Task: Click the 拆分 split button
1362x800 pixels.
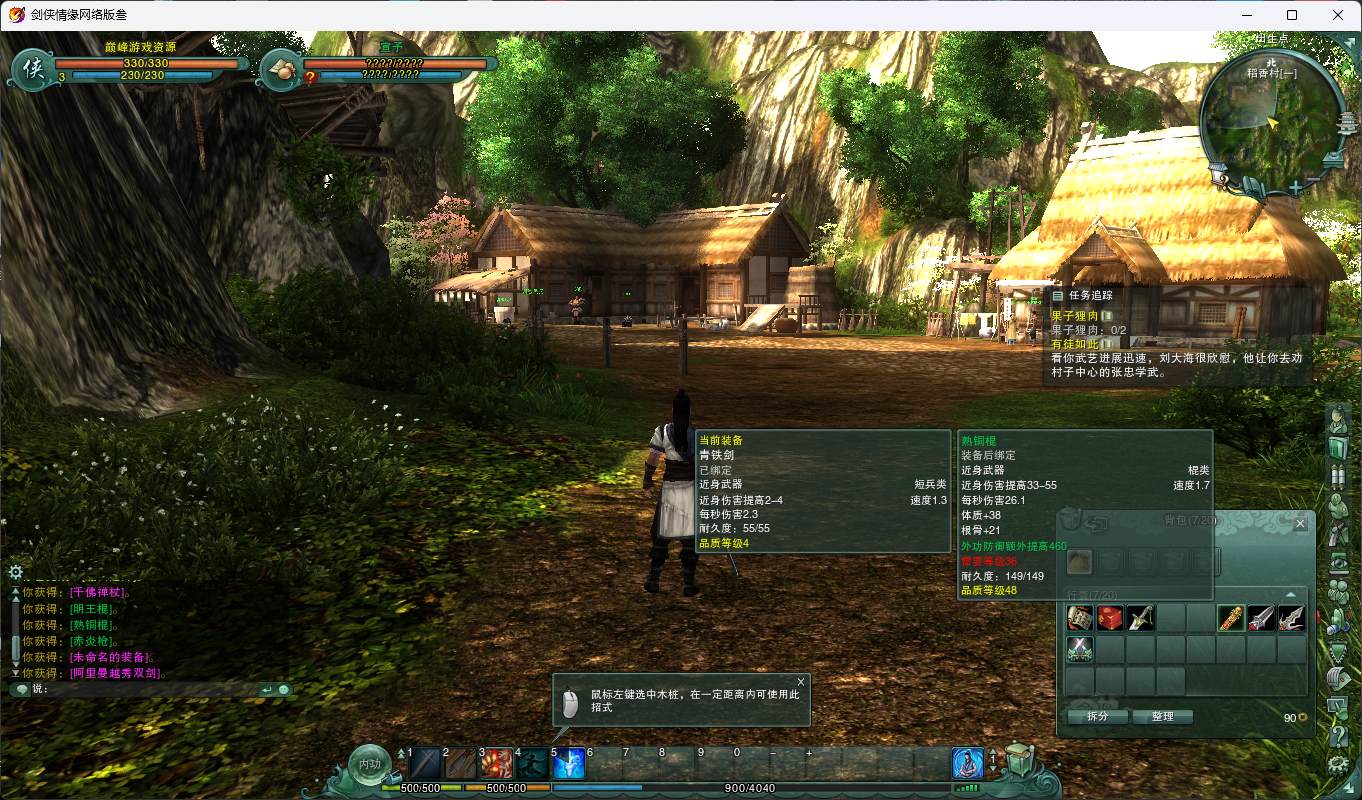Action: coord(1098,717)
